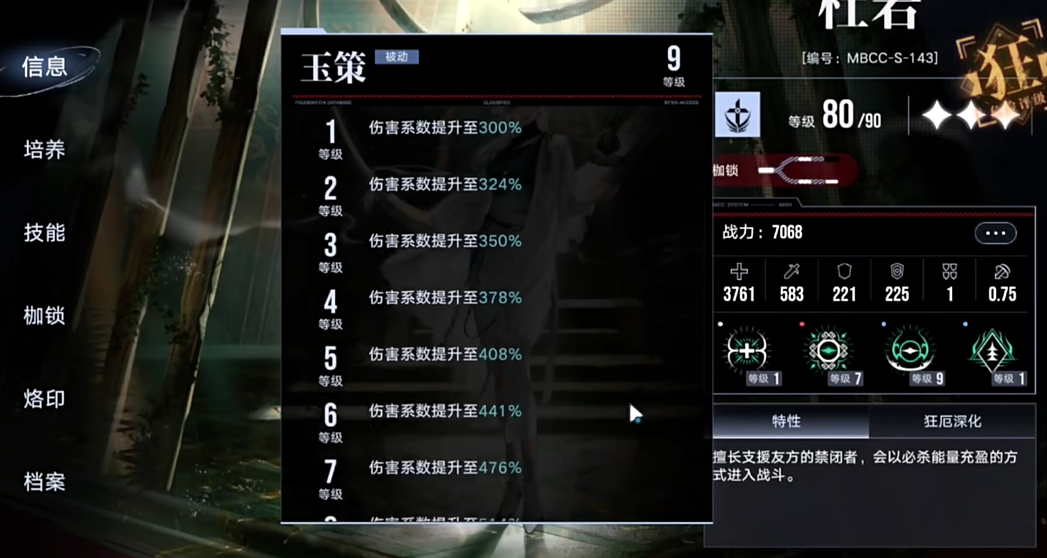1047x558 pixels.
Task: Click the cross-shaped skill icon
Action: point(747,352)
